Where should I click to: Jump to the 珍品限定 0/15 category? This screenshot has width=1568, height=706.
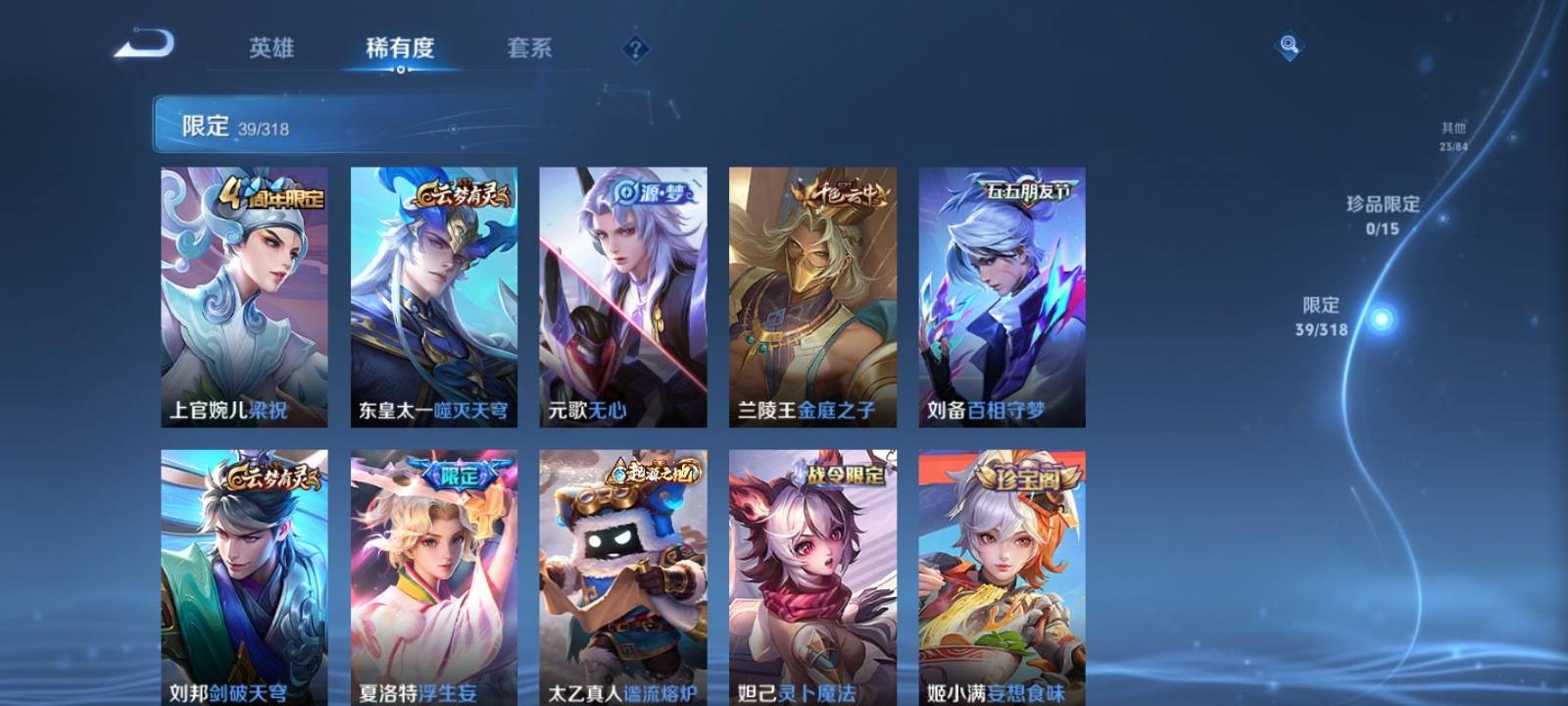[1382, 215]
